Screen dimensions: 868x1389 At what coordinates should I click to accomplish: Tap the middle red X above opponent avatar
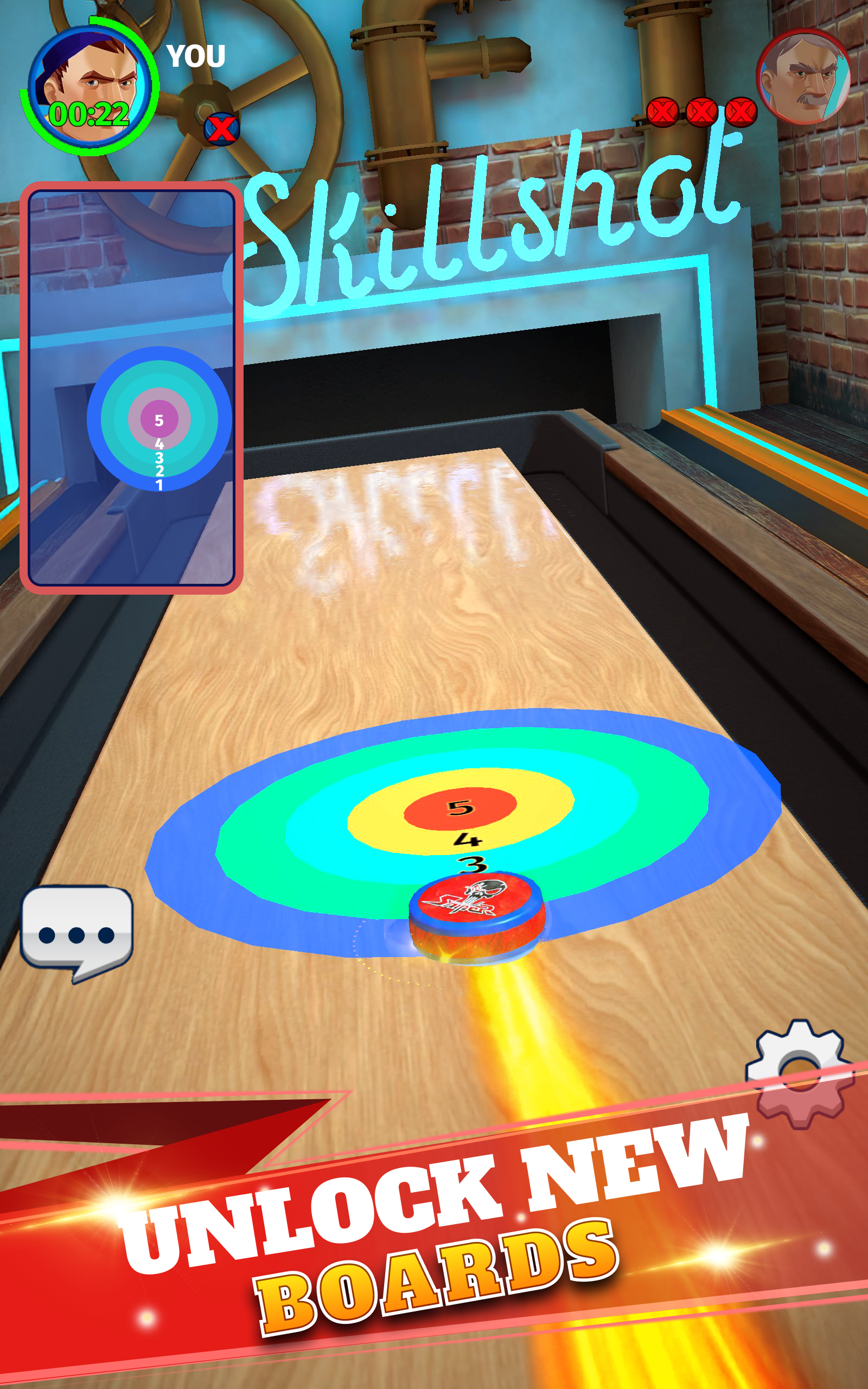pyautogui.click(x=702, y=112)
